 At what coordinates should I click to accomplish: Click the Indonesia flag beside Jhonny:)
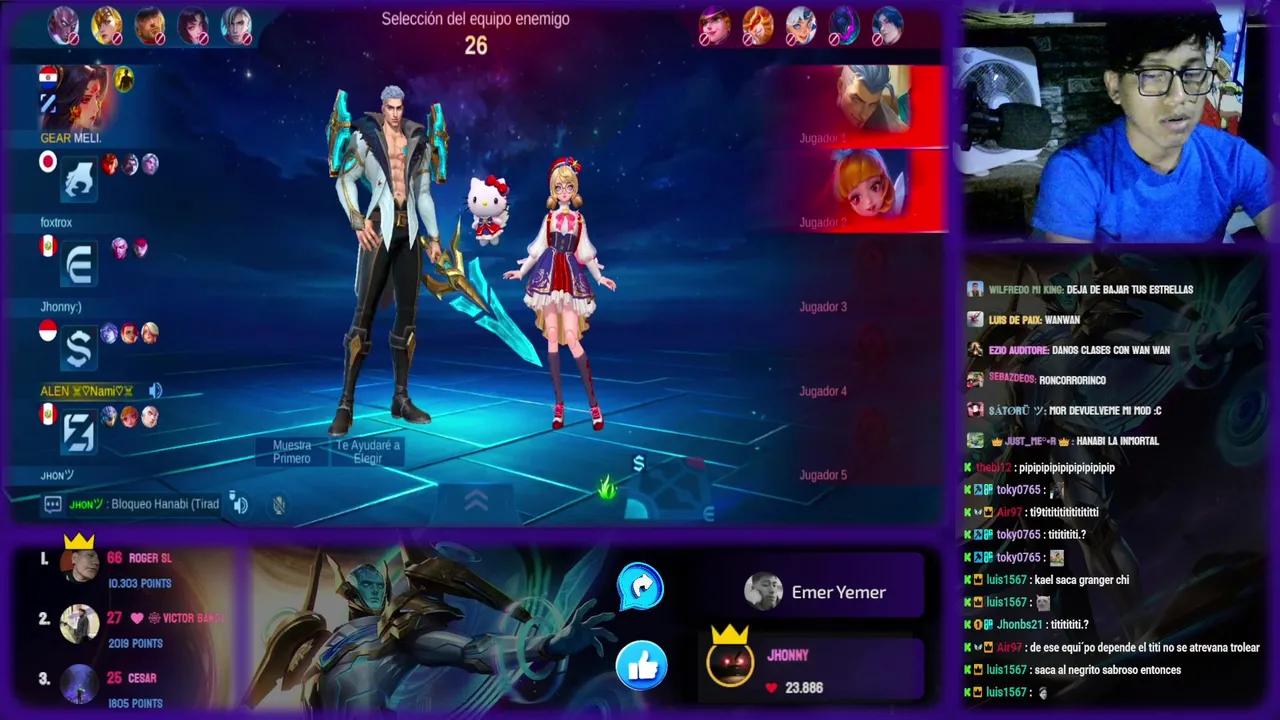pyautogui.click(x=47, y=332)
